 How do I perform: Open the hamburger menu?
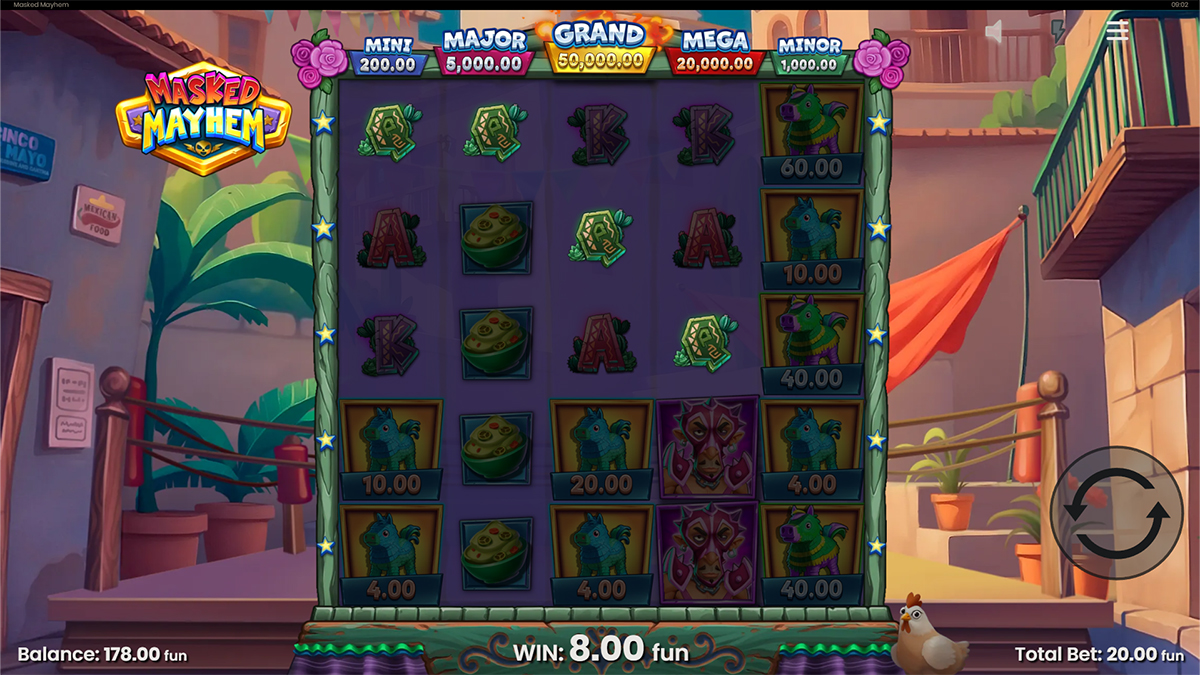1117,31
